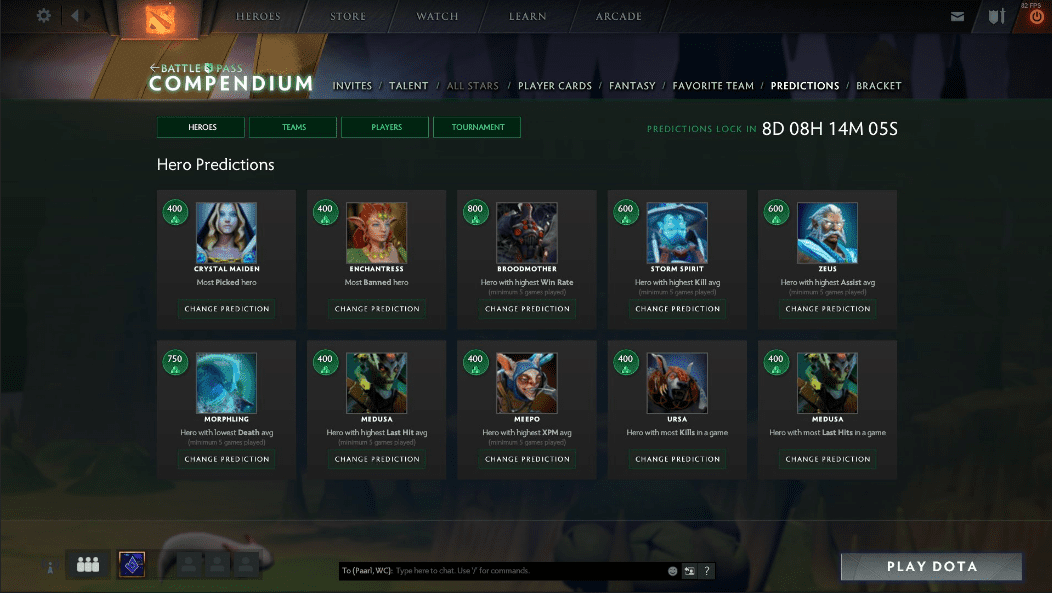Viewport: 1052px width, 593px height.
Task: Open the Fantasy compendium tab
Action: (x=632, y=86)
